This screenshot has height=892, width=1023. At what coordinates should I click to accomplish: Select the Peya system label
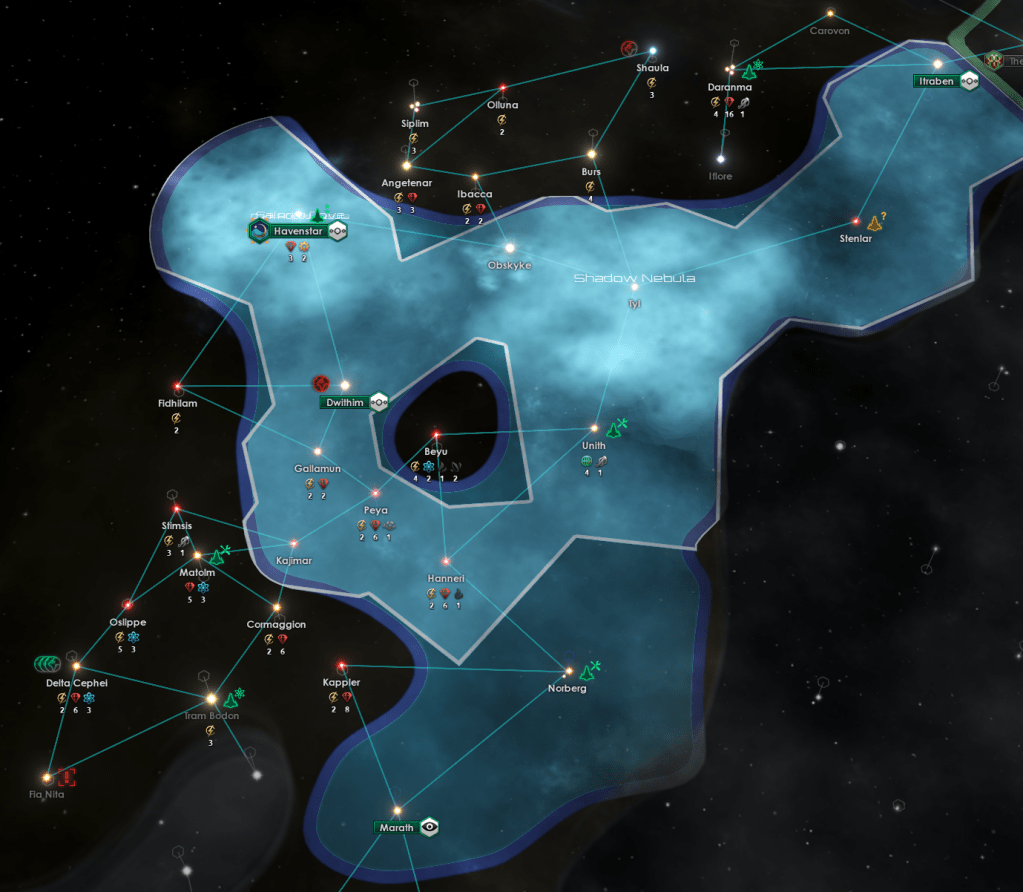pos(376,510)
